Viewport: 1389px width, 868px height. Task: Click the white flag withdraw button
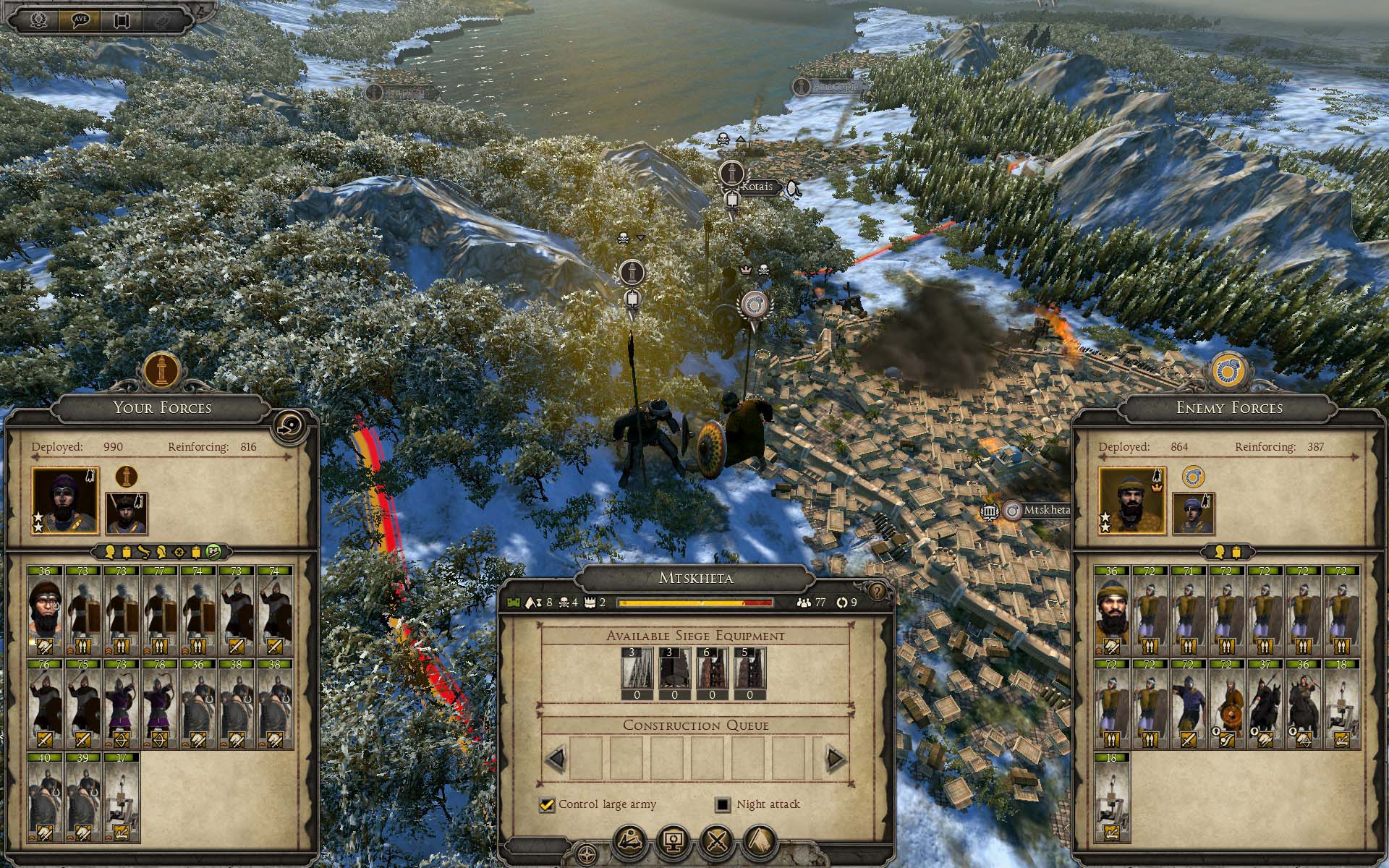click(760, 842)
